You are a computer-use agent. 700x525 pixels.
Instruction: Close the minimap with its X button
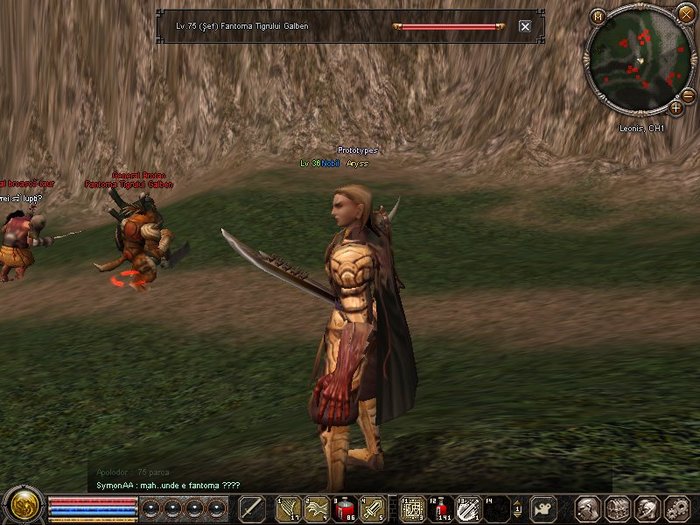tap(686, 17)
